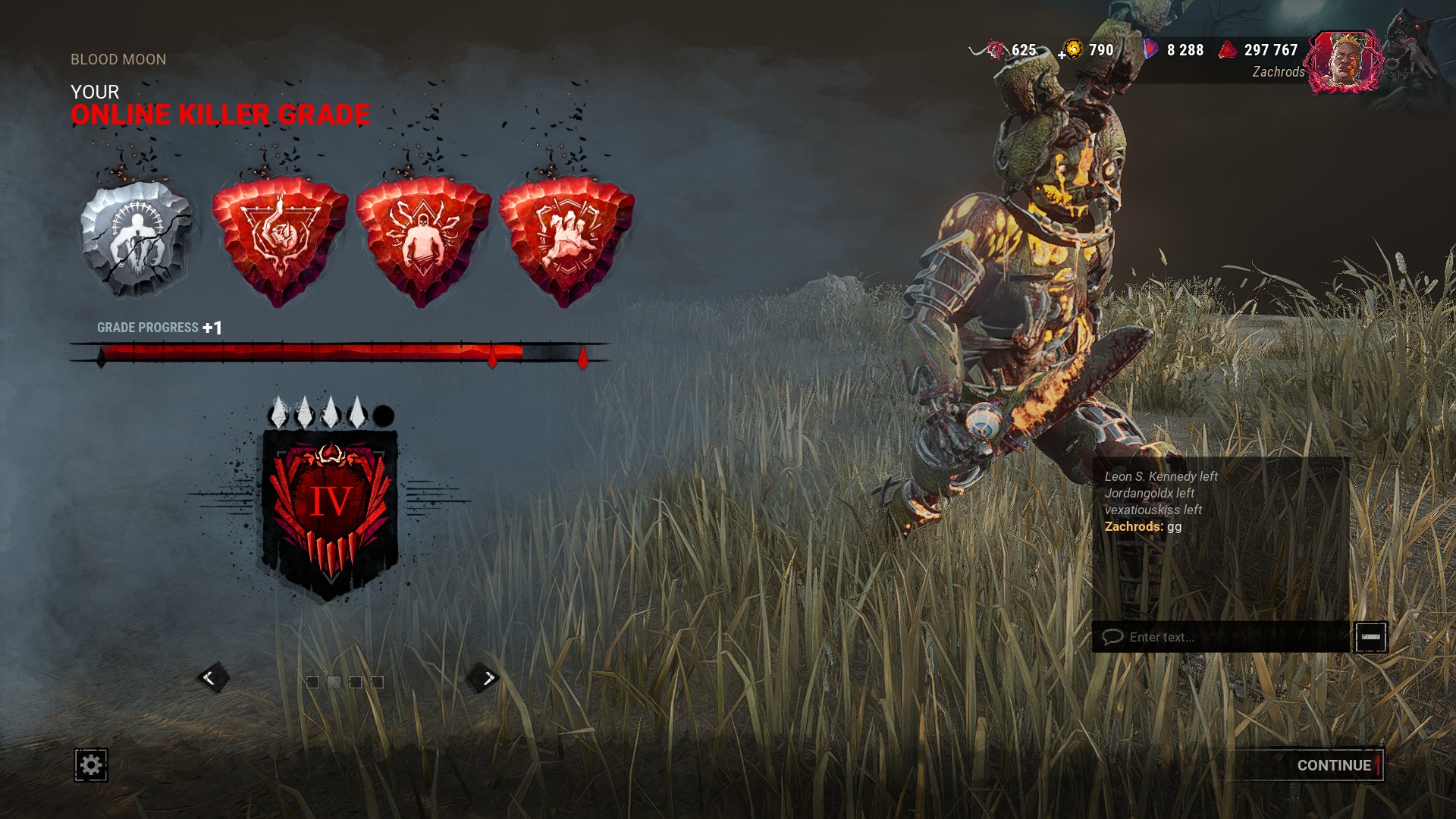
Task: Go to the previous results page
Action: 212,678
